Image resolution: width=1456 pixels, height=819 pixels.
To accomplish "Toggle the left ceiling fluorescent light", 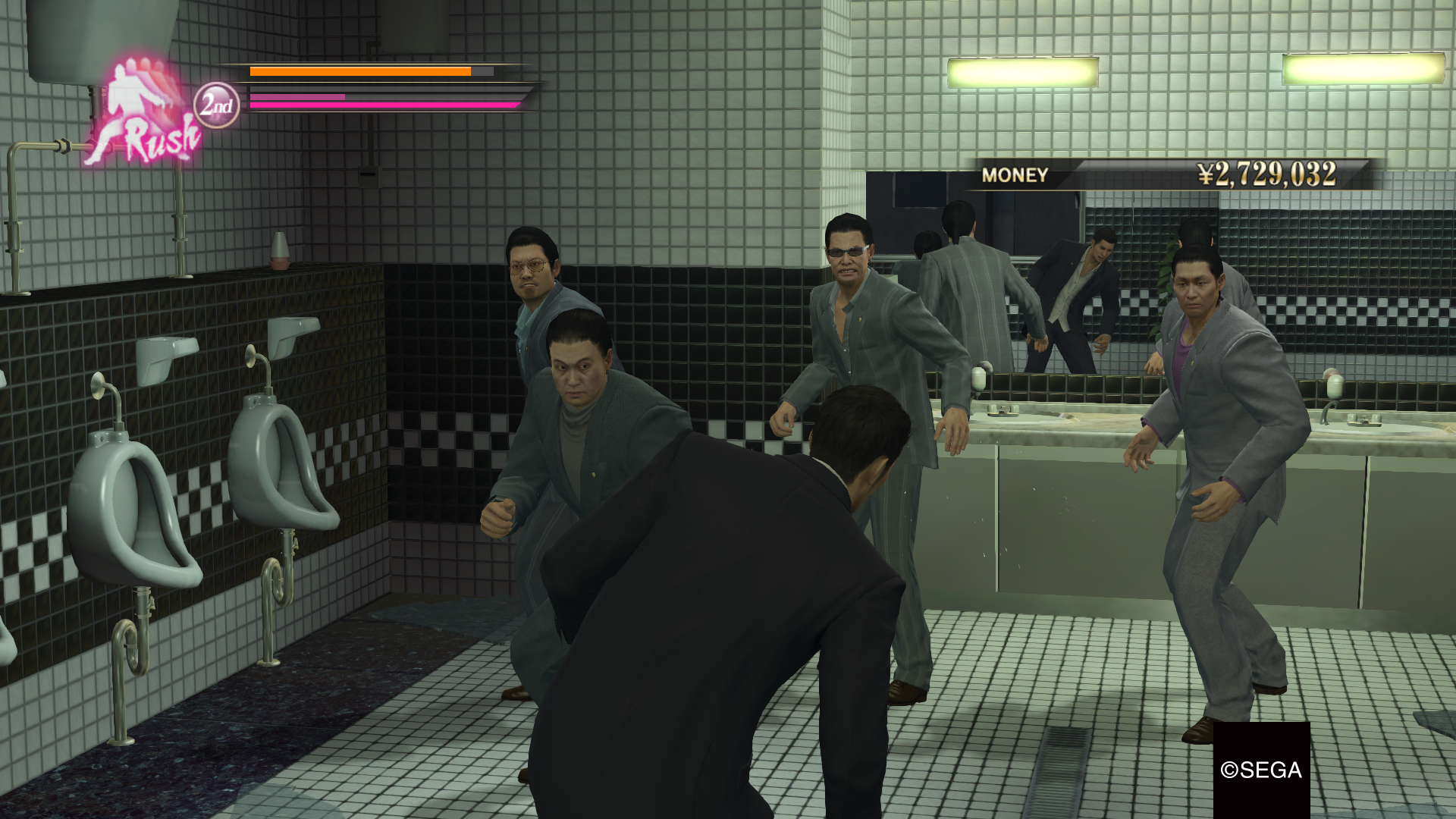I will 1024,72.
